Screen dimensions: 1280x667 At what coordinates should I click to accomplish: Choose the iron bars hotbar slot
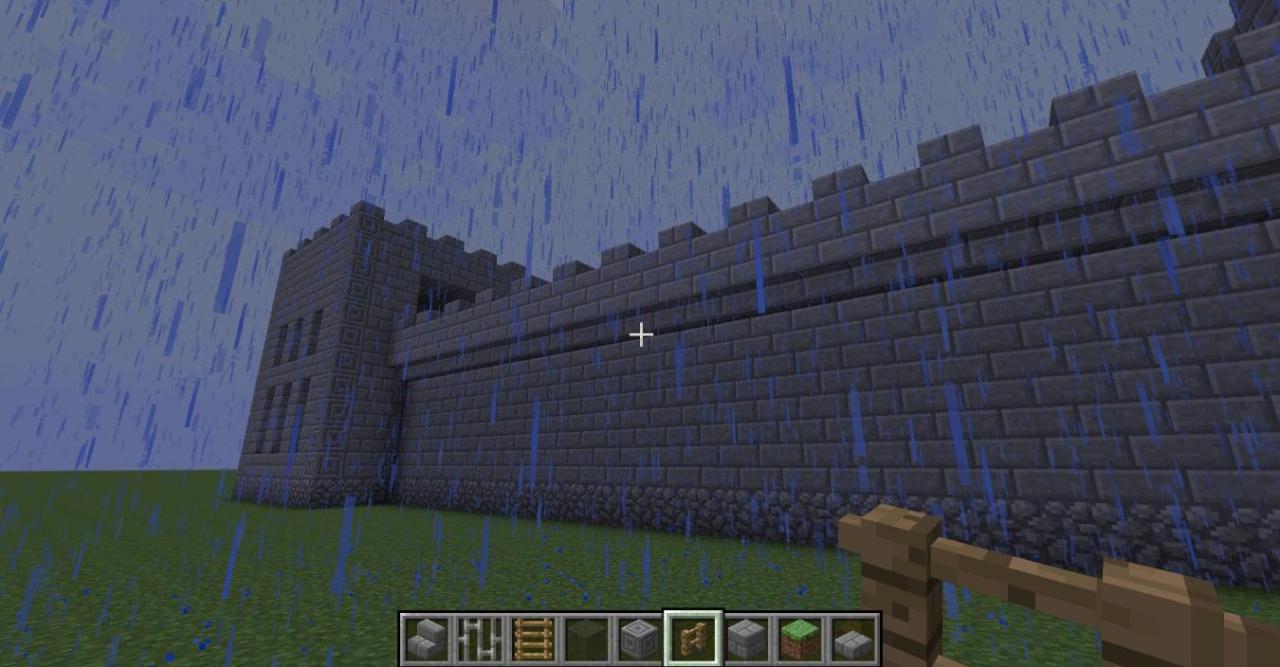pos(479,639)
